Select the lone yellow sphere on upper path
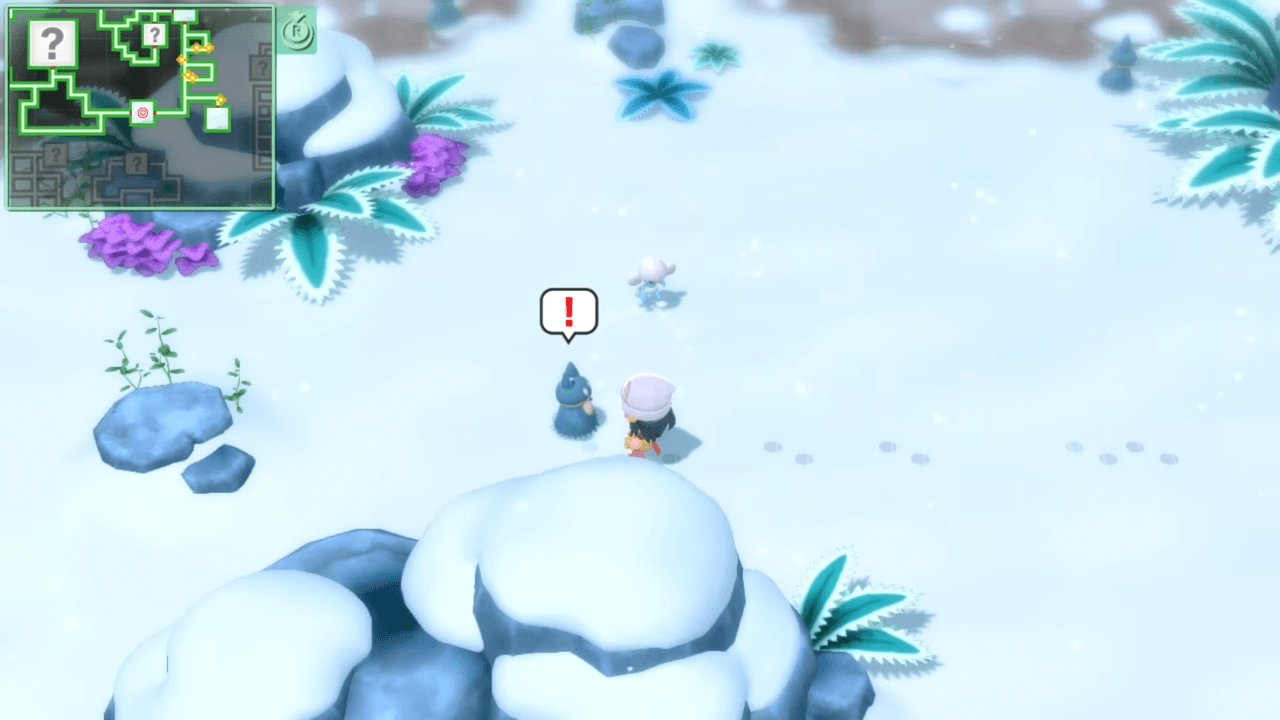The height and width of the screenshot is (720, 1280). coord(182,60)
